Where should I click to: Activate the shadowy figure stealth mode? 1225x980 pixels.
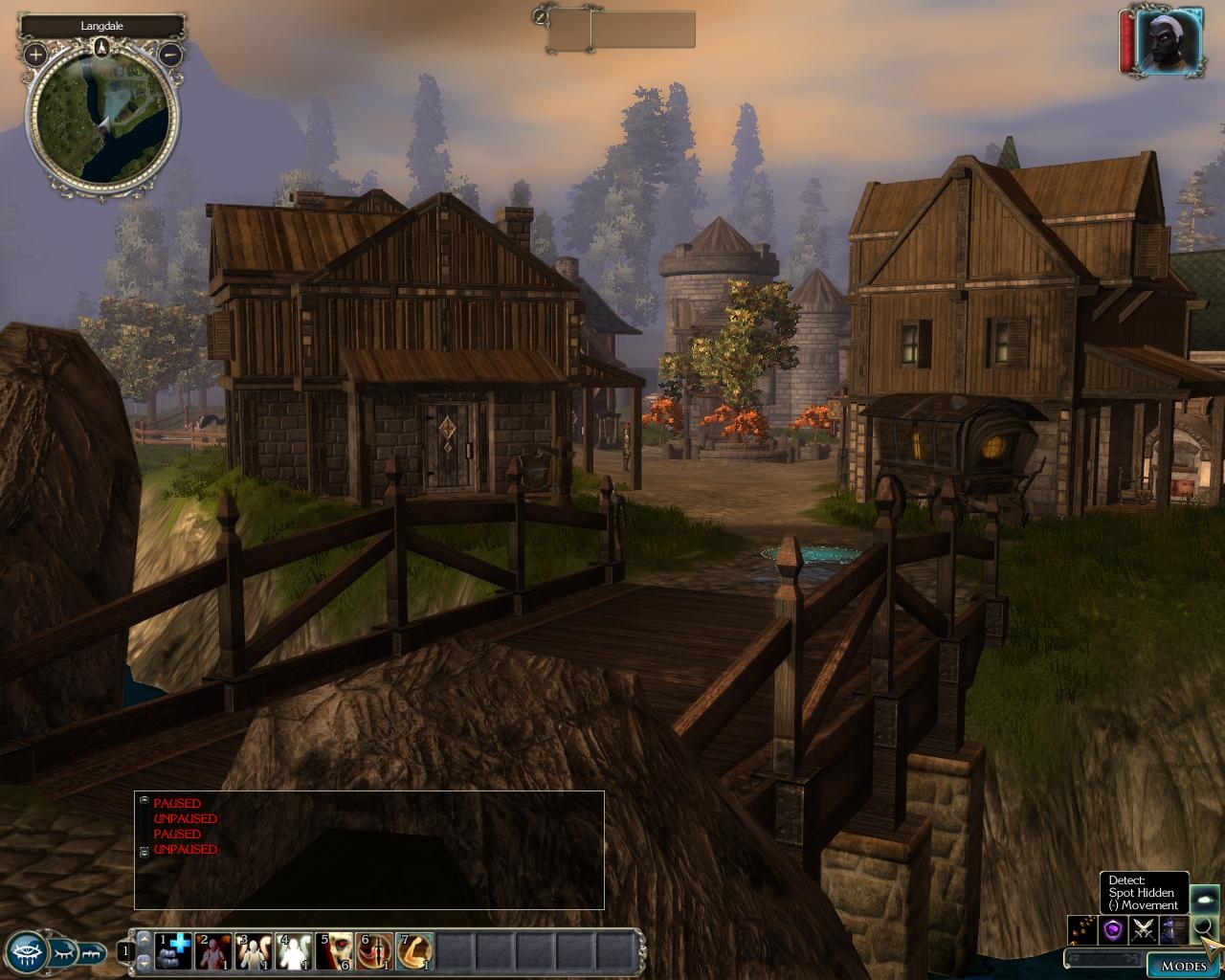1172,928
